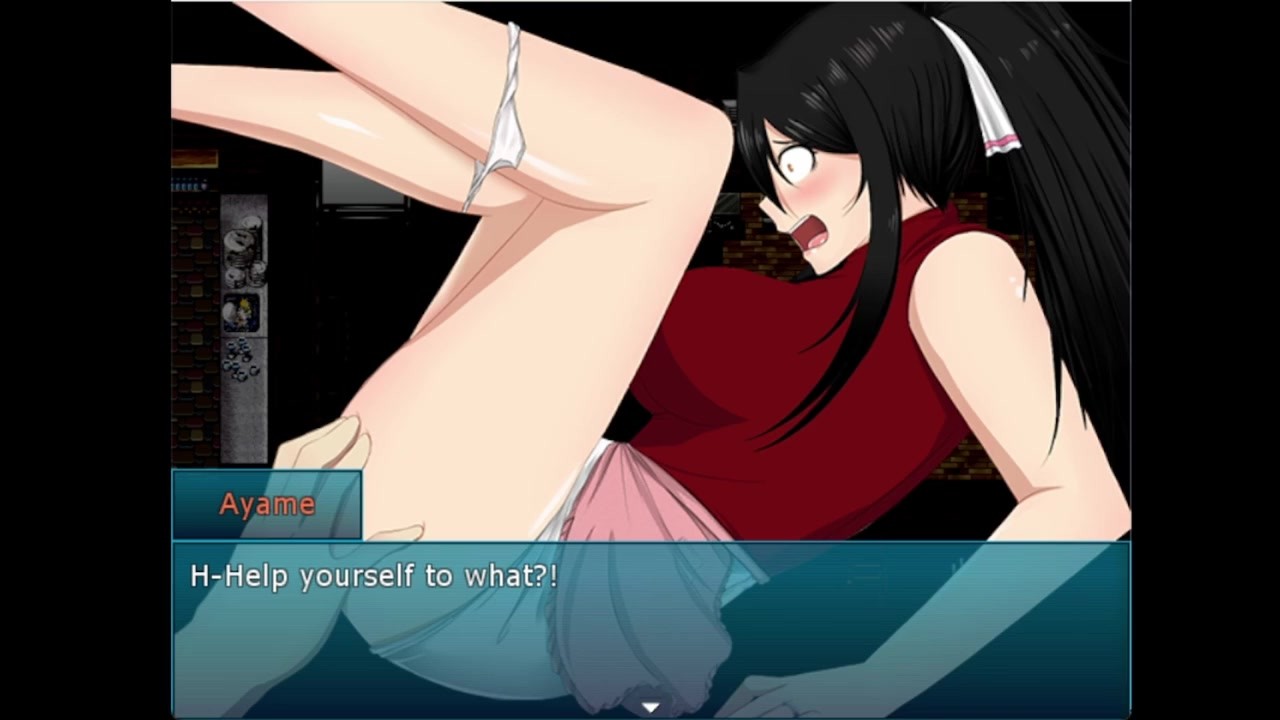1280x720 pixels.
Task: Click the white dialogue continue arrow
Action: pos(651,707)
